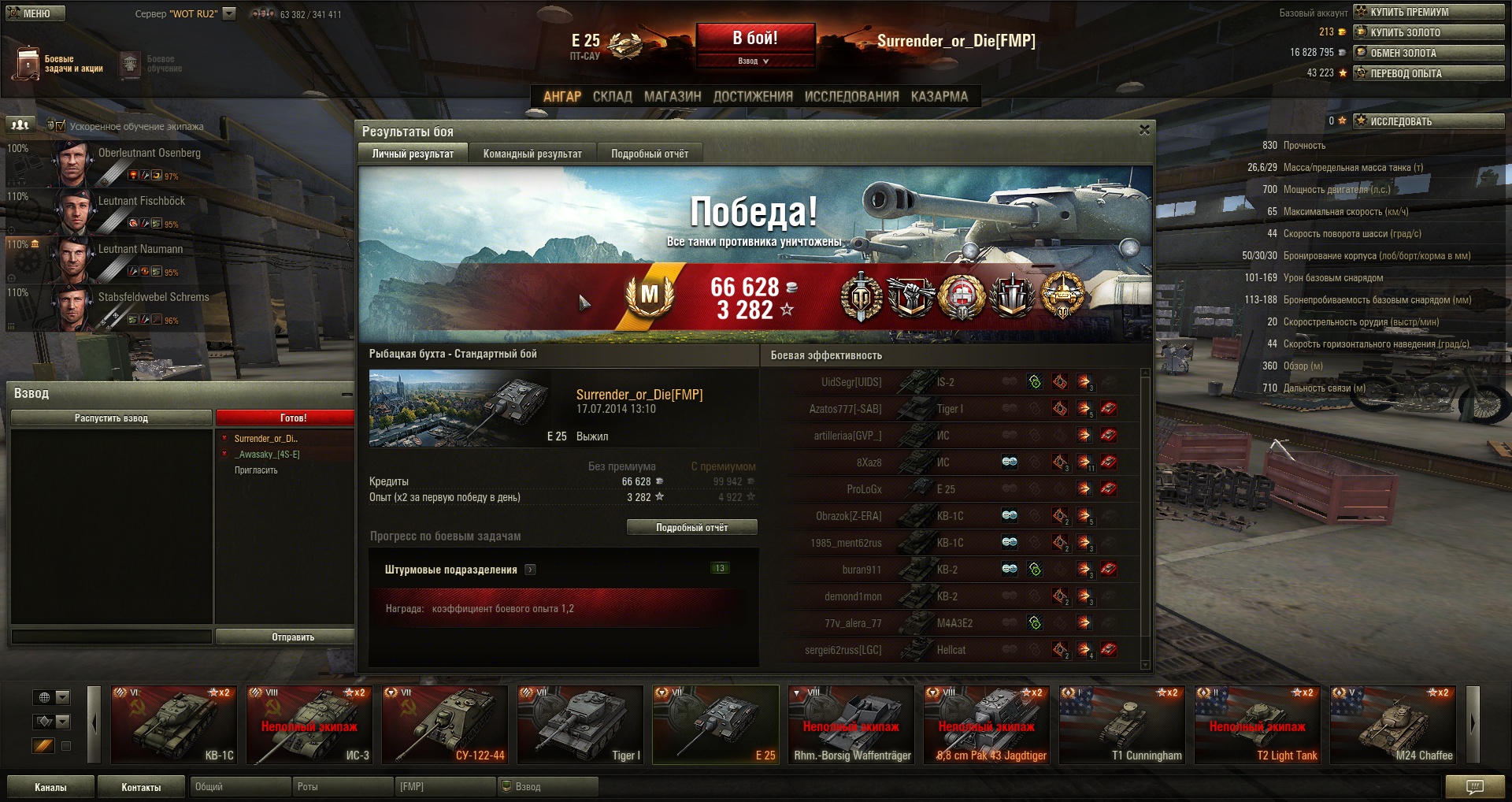Open the ОБМЕН ЗОЛОТА exchange
This screenshot has height=802, width=1512.
[1428, 53]
